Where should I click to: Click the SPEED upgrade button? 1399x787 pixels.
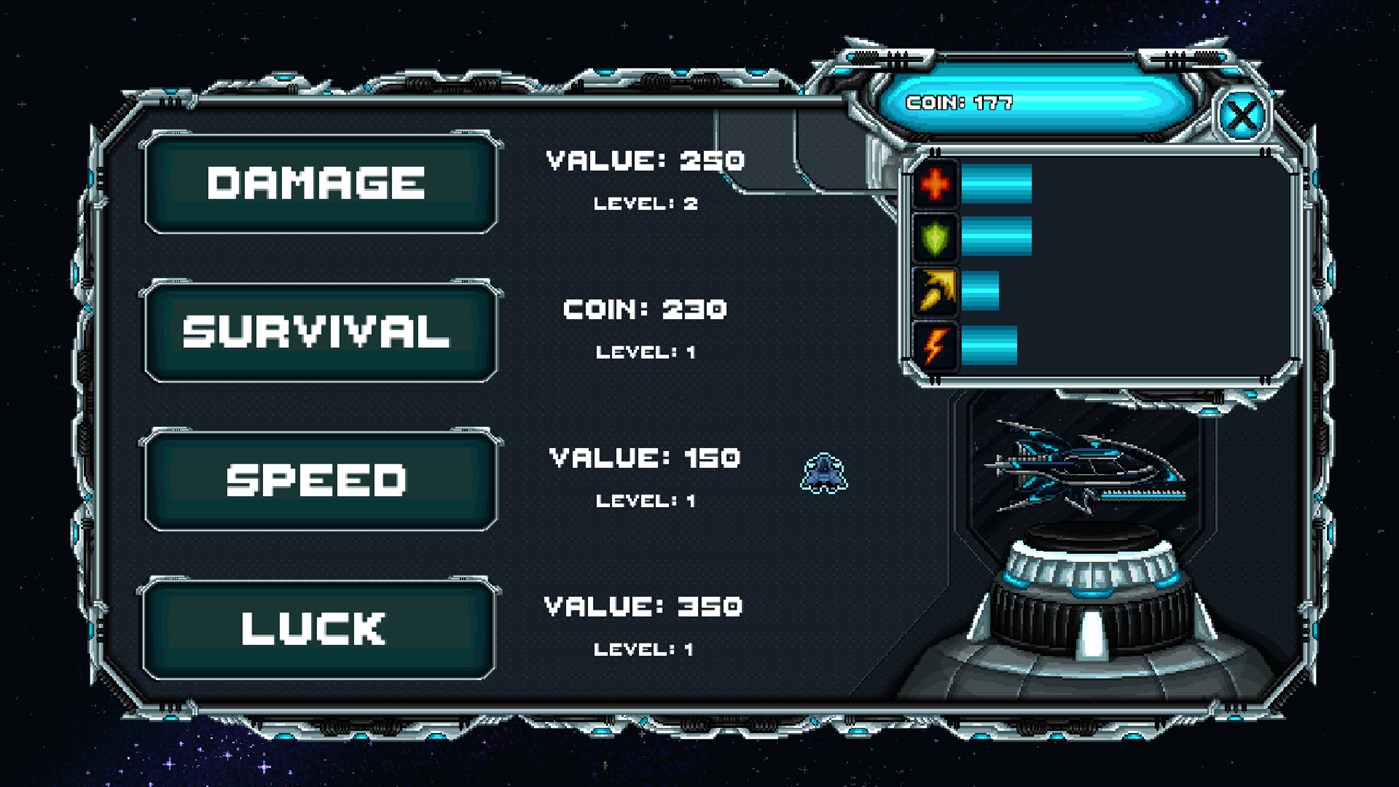pos(320,480)
